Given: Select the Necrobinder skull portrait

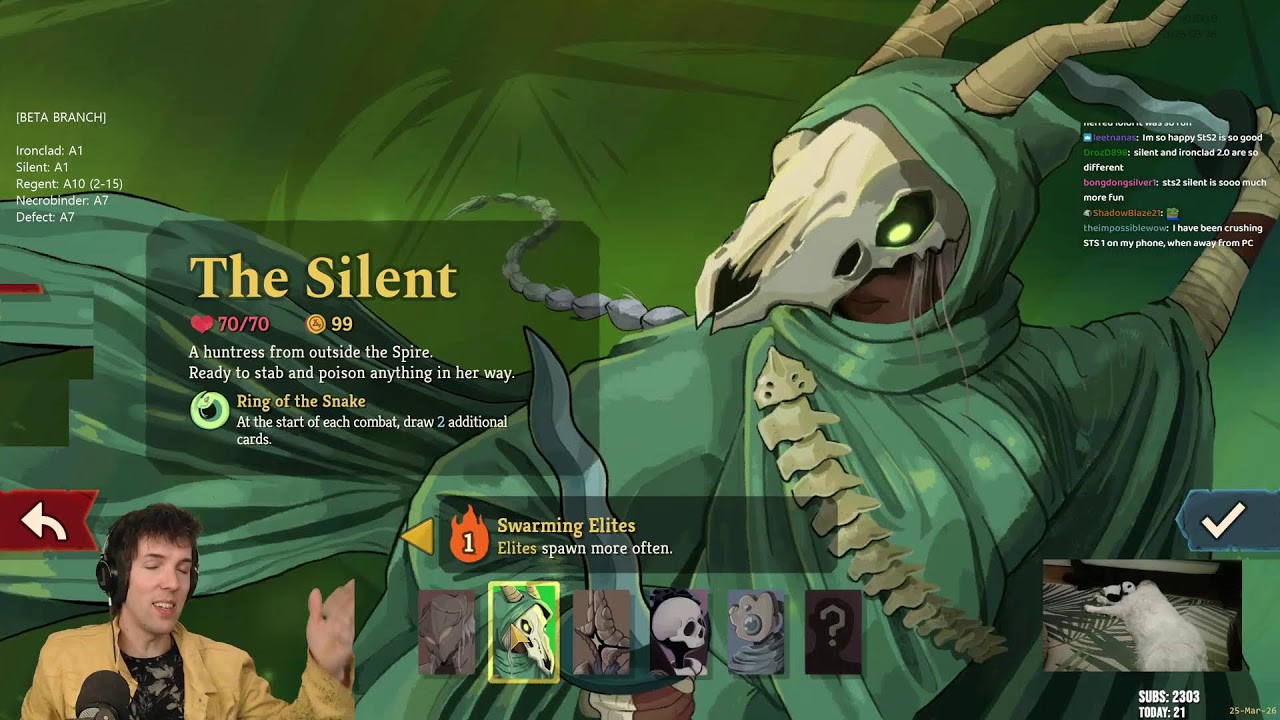Looking at the screenshot, I should pyautogui.click(x=679, y=632).
